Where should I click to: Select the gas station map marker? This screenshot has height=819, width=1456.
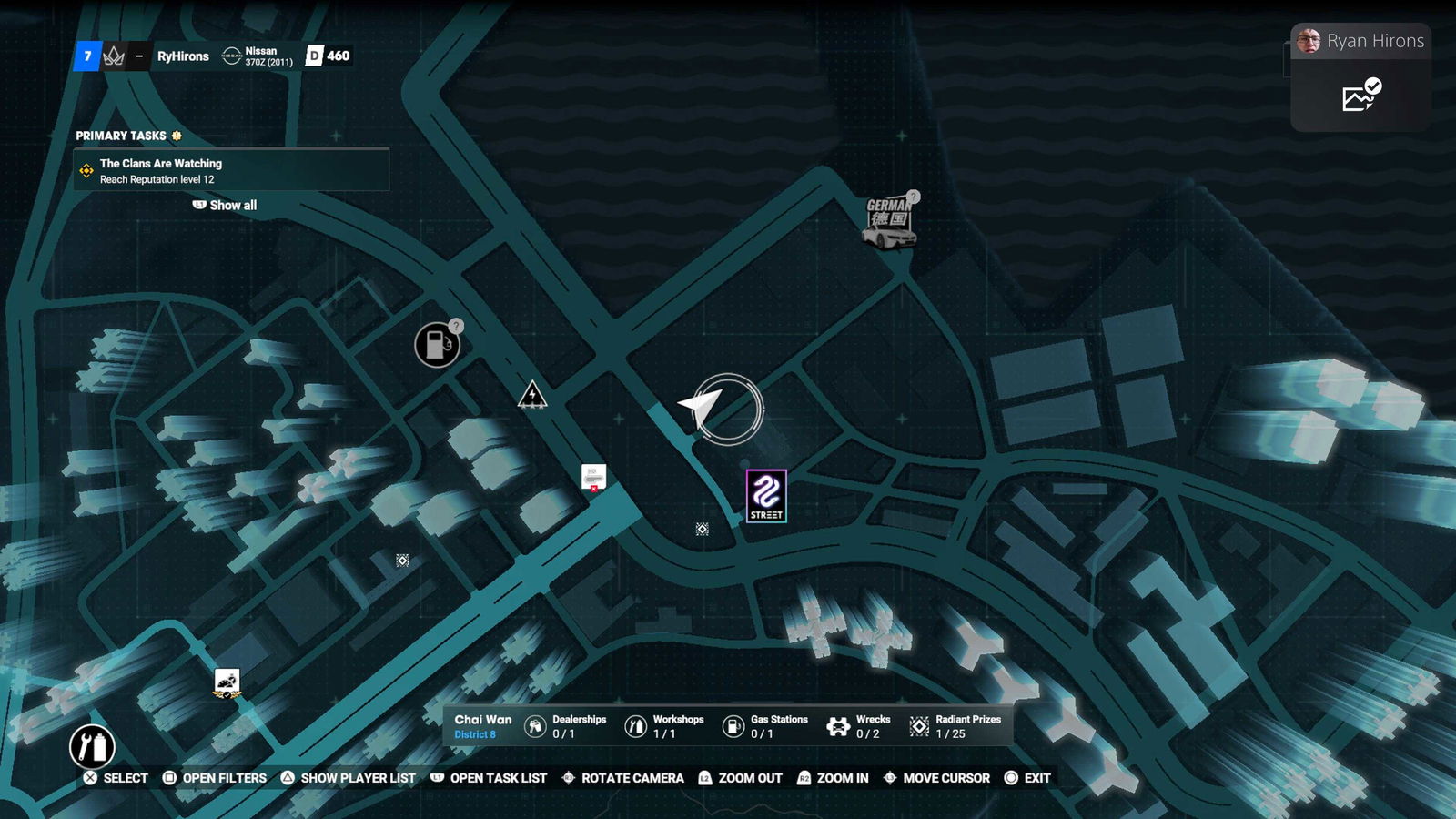(x=437, y=345)
